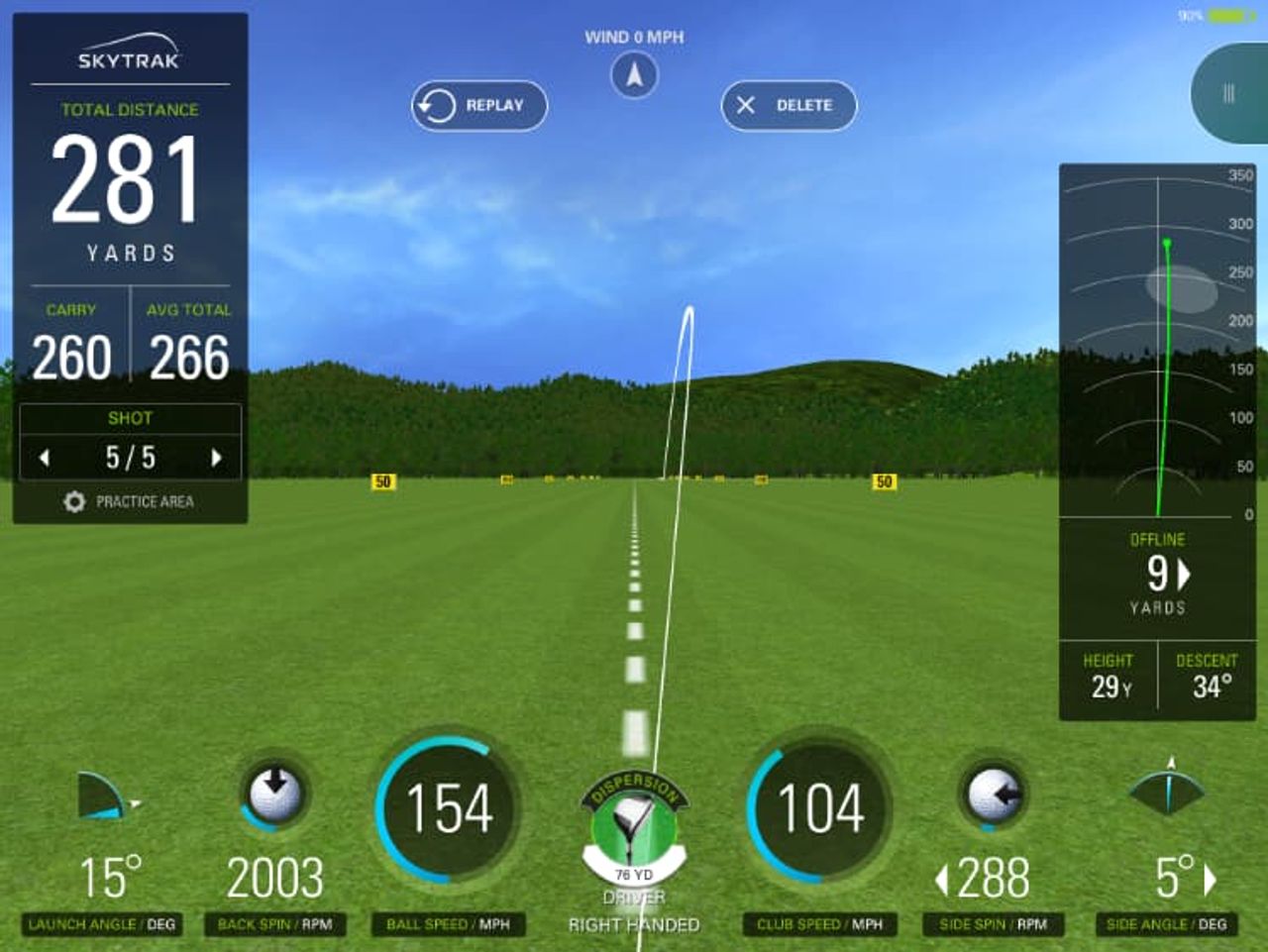Click the side angle direction arrow icon

tap(1167, 788)
